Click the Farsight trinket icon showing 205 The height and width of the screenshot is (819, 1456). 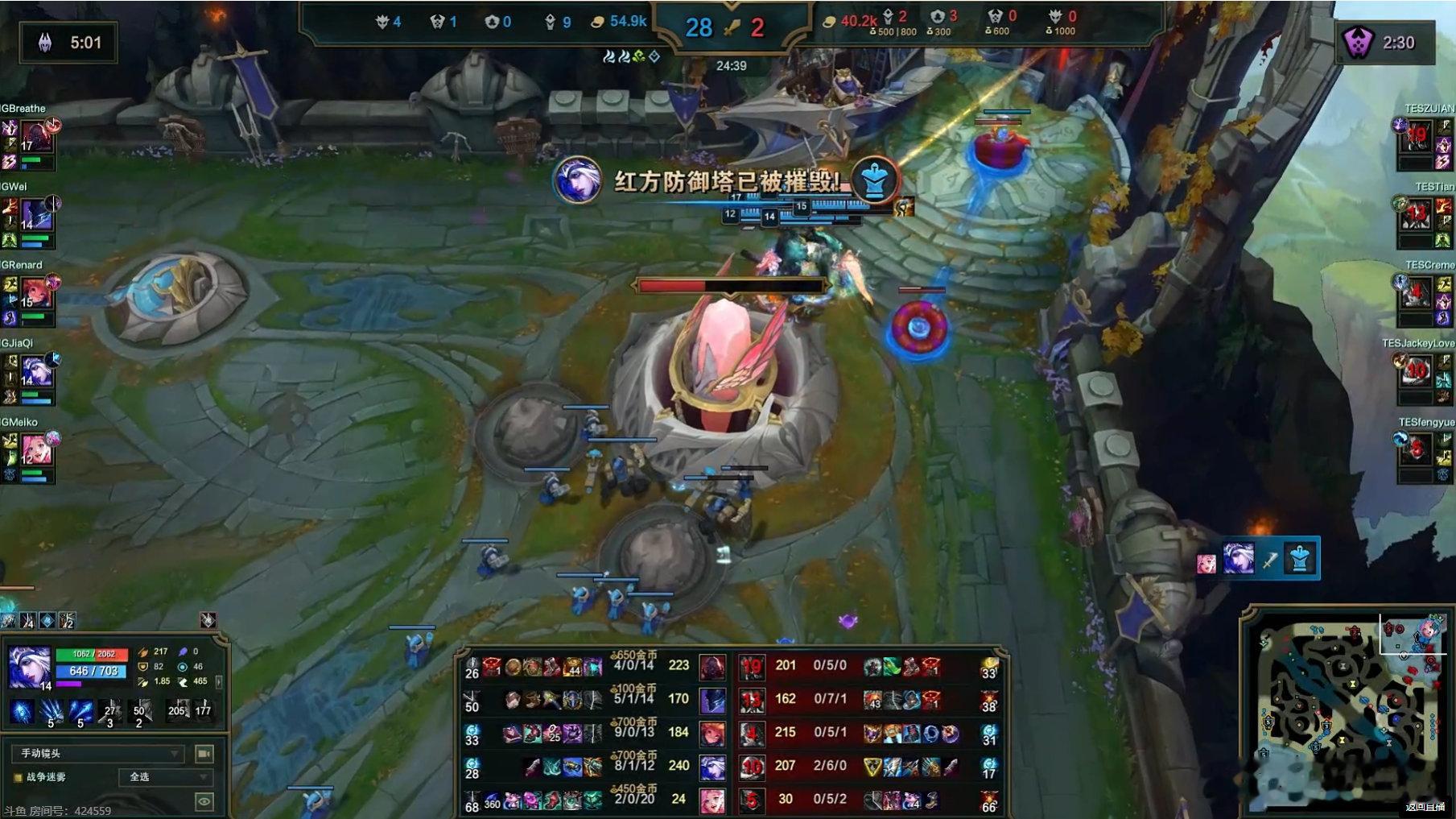pos(179,711)
